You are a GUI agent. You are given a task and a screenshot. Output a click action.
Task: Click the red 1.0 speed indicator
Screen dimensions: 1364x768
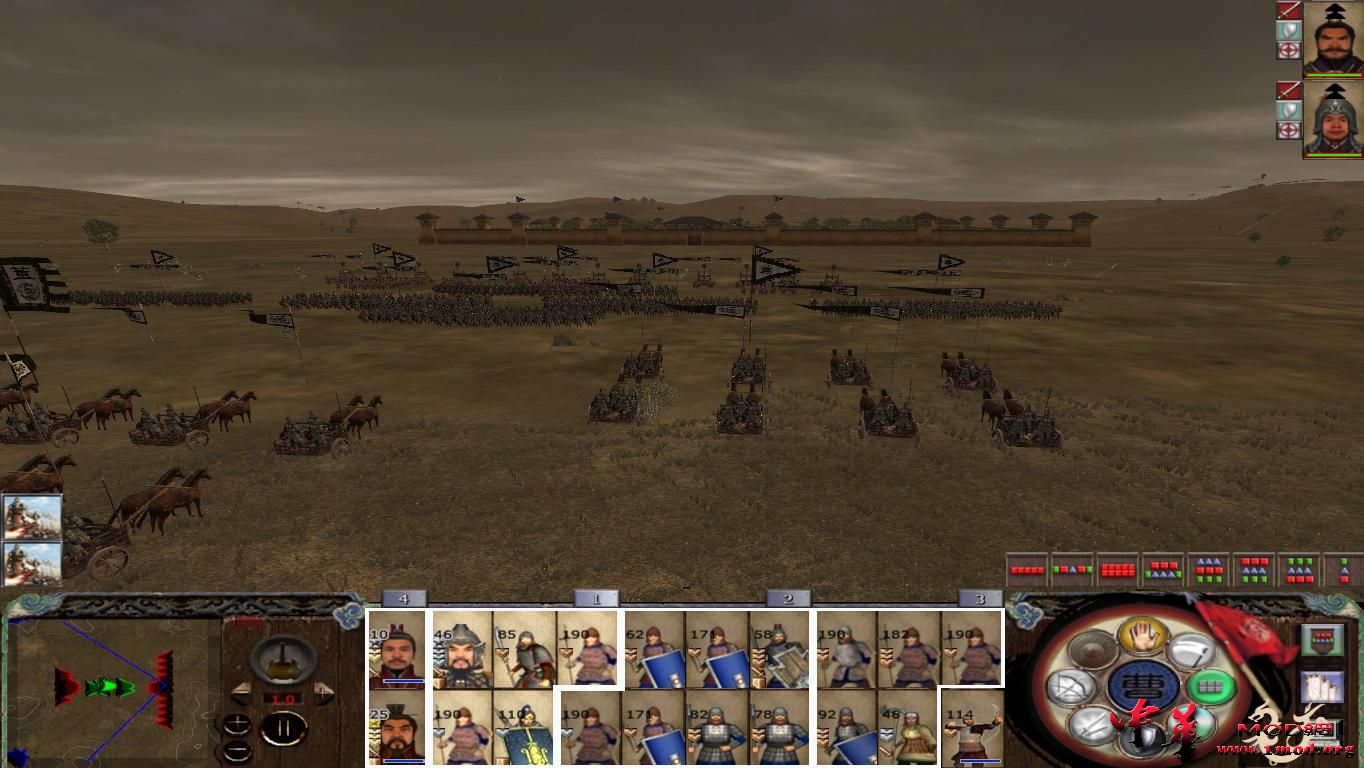point(283,698)
